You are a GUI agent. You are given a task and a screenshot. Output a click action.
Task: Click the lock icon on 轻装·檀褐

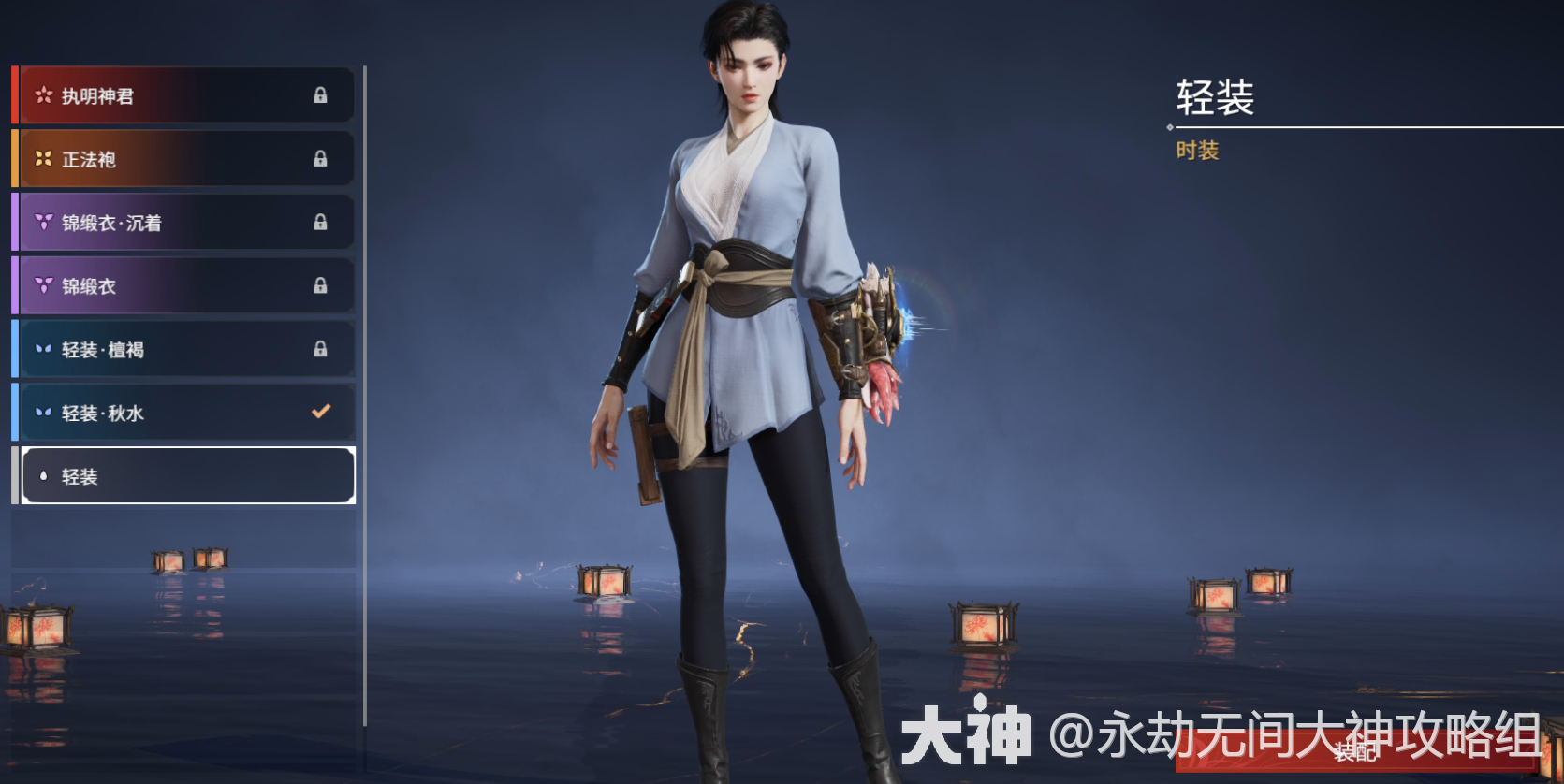[x=321, y=349]
